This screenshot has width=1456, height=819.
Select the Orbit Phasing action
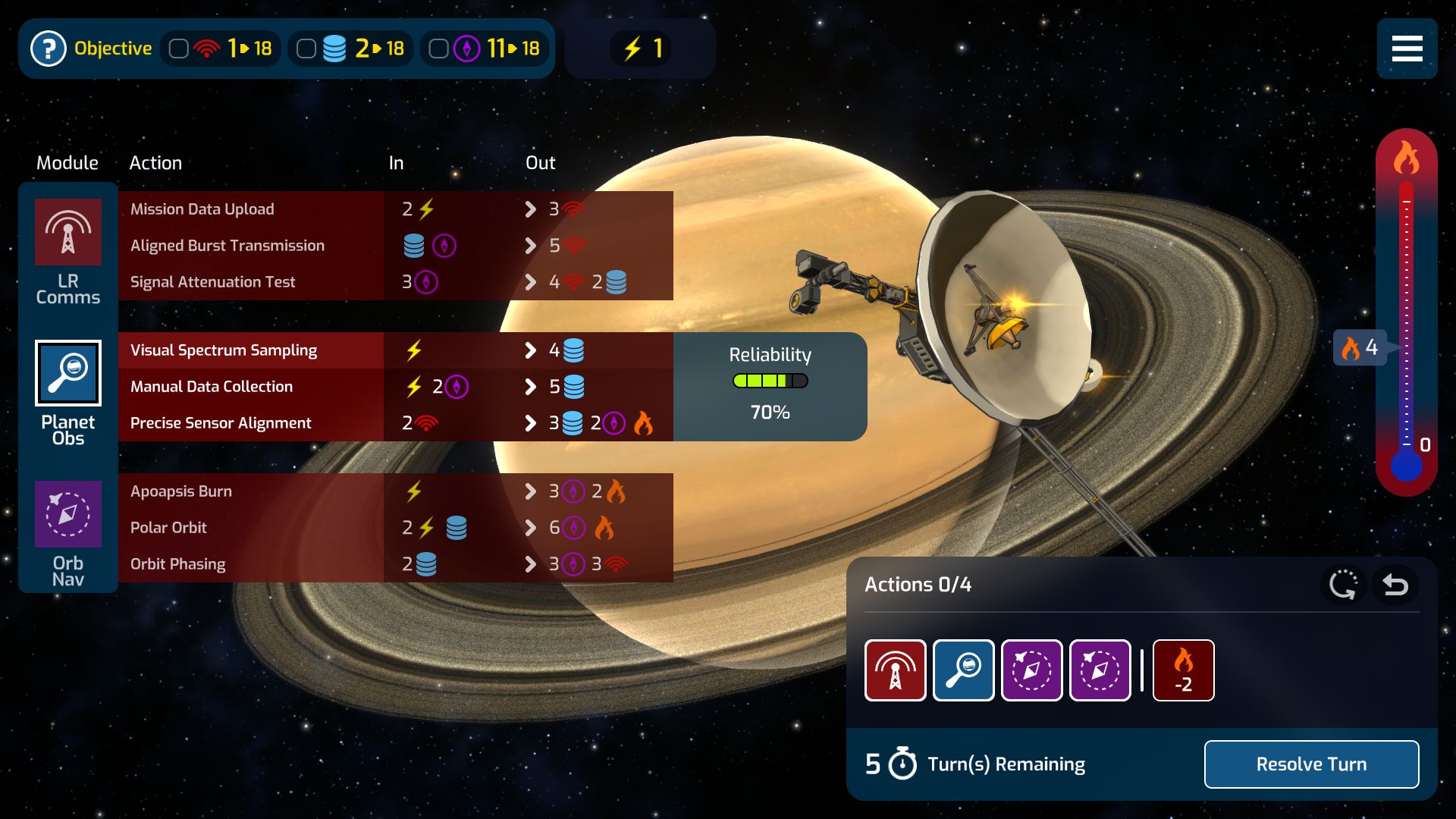tap(178, 564)
